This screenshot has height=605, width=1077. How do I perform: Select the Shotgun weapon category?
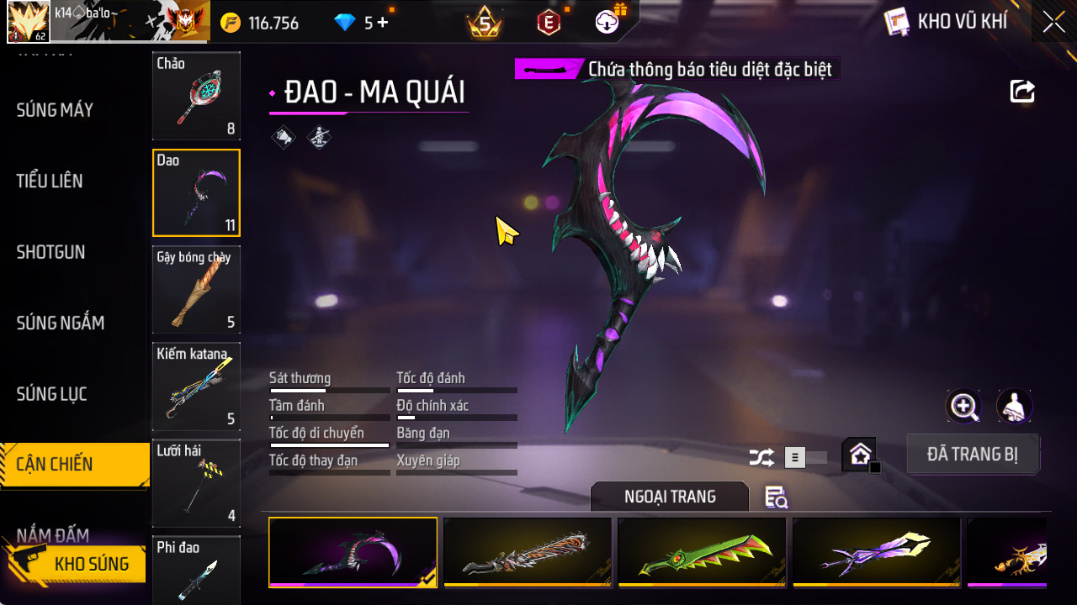coord(51,252)
